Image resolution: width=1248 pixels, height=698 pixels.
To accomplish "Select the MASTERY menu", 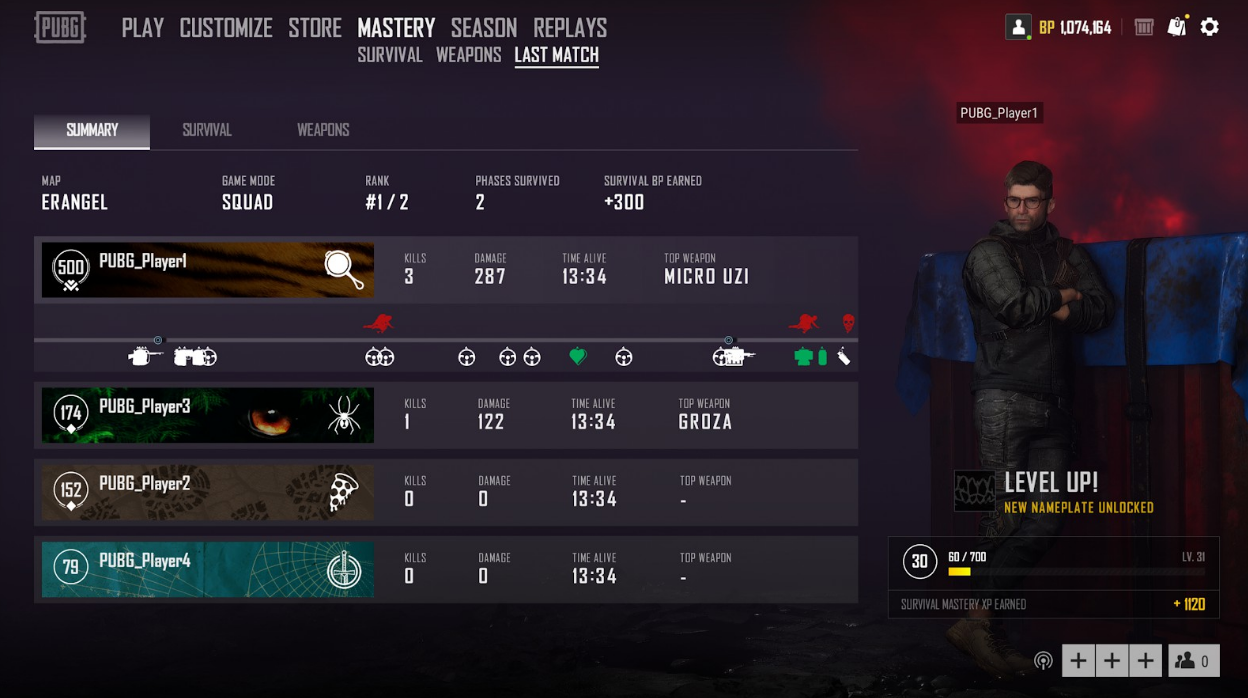I will tap(396, 28).
